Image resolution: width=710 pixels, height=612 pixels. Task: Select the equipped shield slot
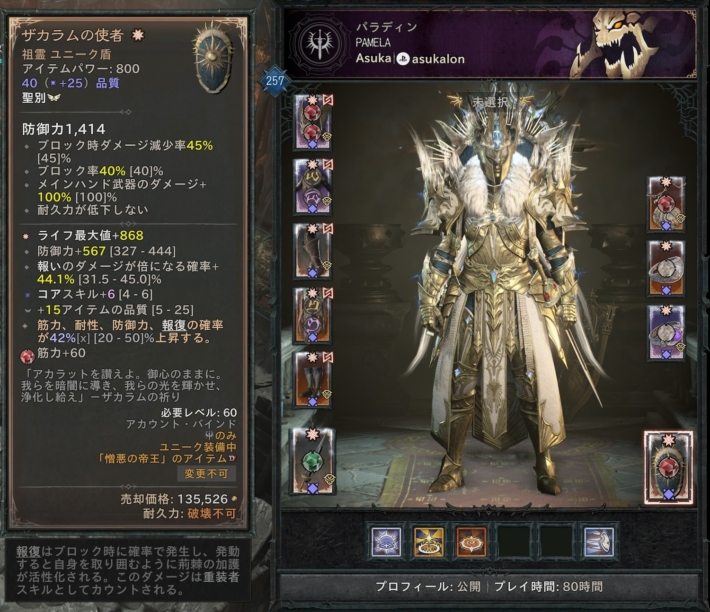(x=665, y=464)
